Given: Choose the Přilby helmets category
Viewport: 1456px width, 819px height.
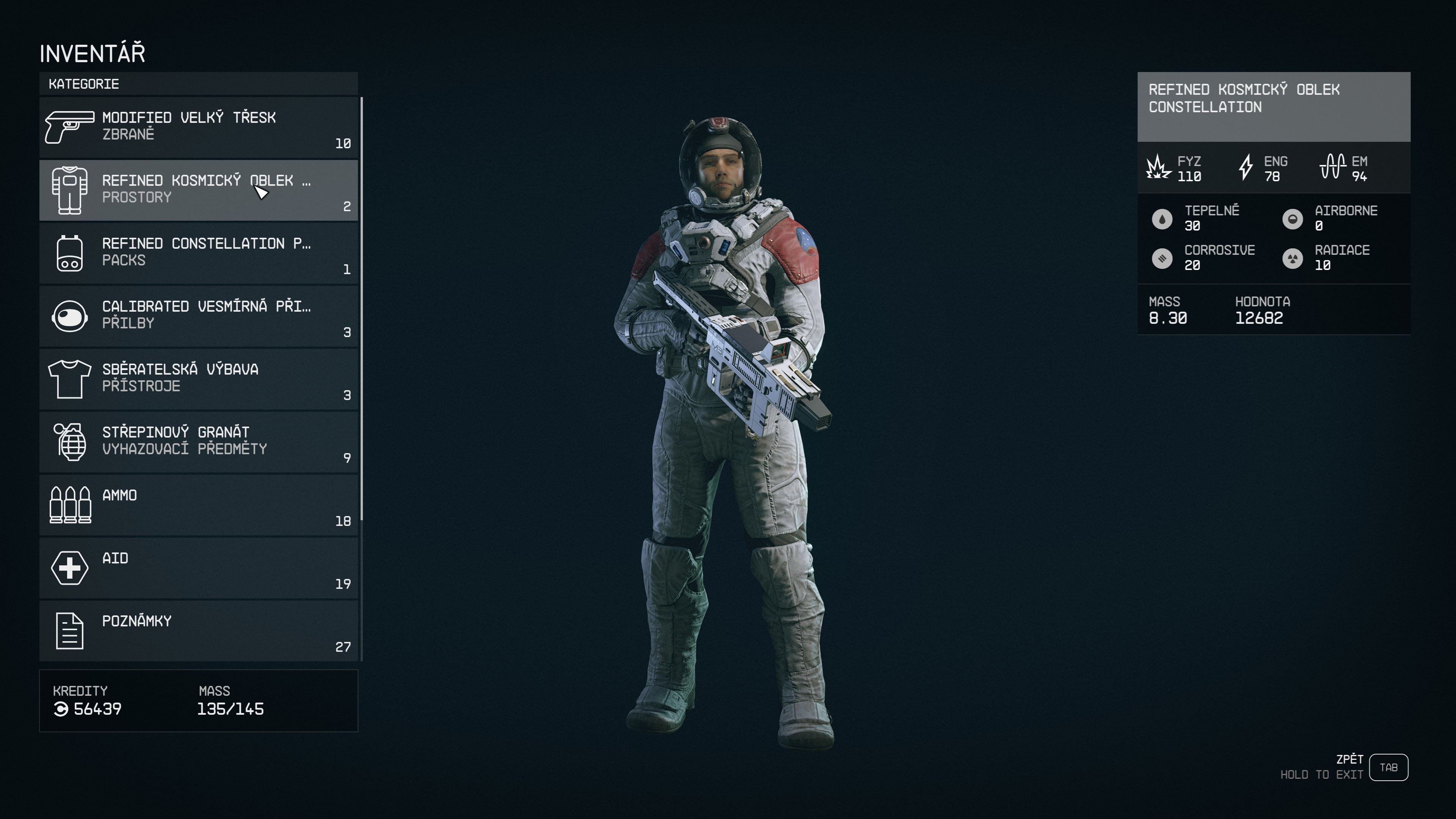Looking at the screenshot, I should click(x=198, y=315).
